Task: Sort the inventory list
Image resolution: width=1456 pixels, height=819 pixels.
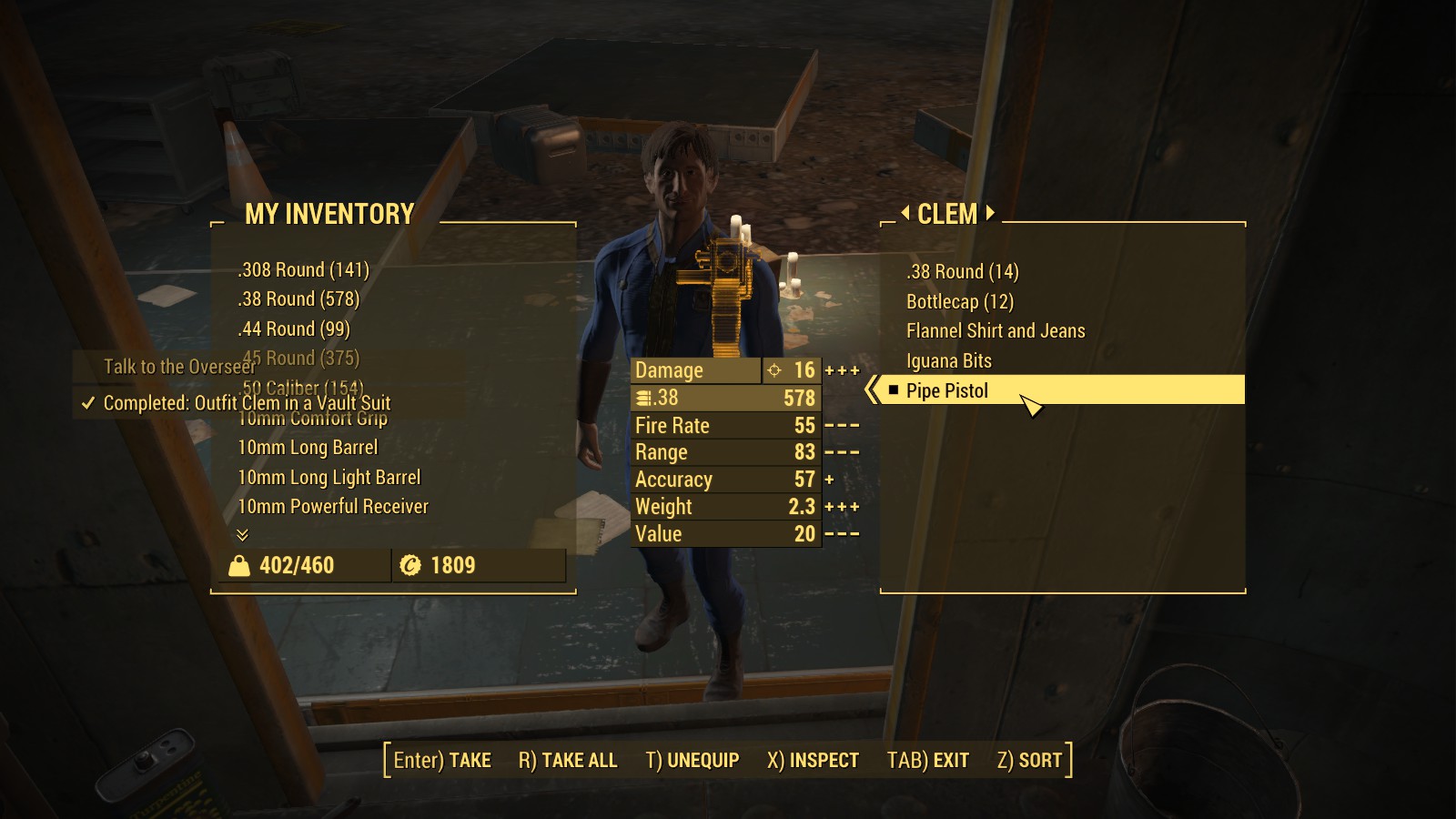Action: coord(1029,761)
